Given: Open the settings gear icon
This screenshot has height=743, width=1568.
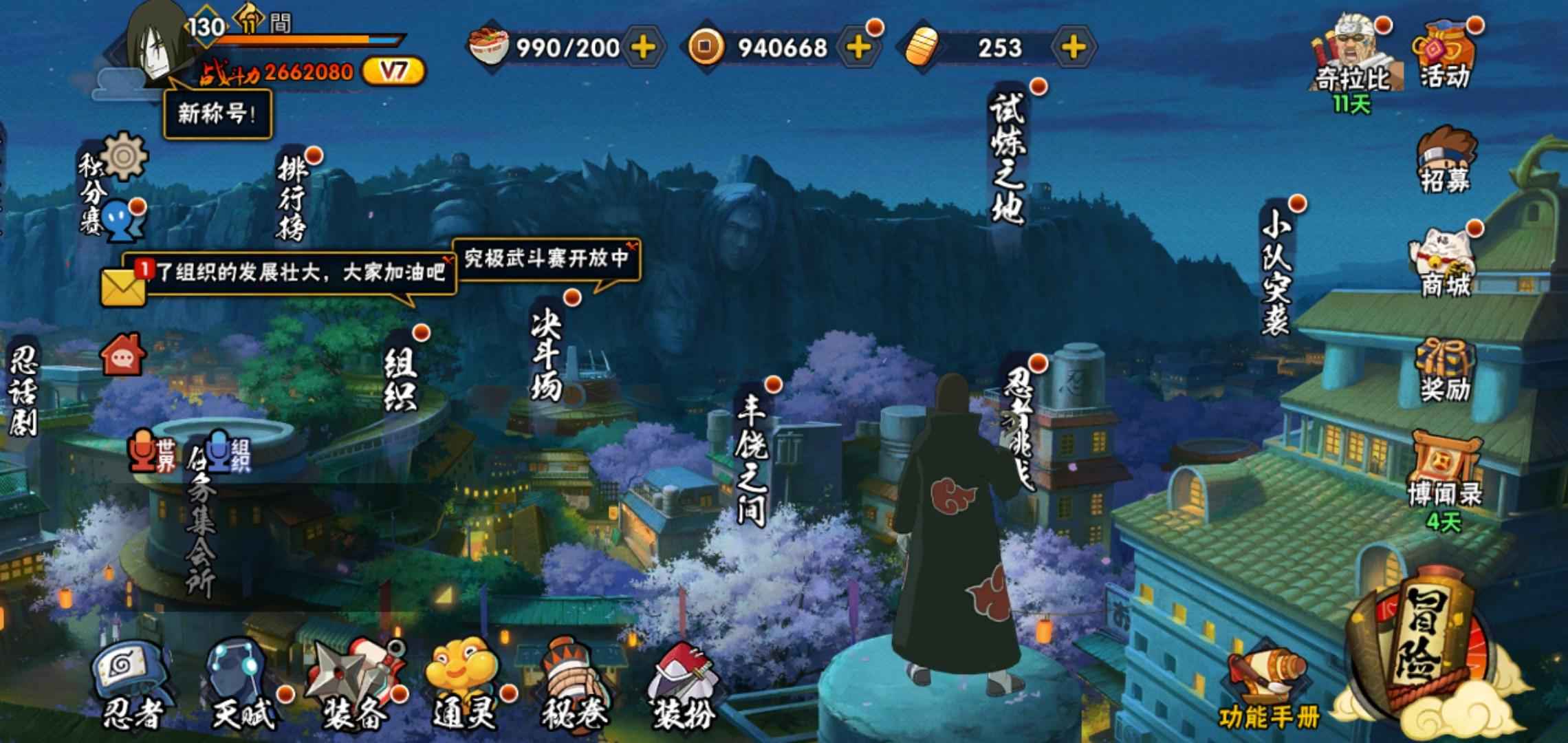Looking at the screenshot, I should [x=124, y=156].
